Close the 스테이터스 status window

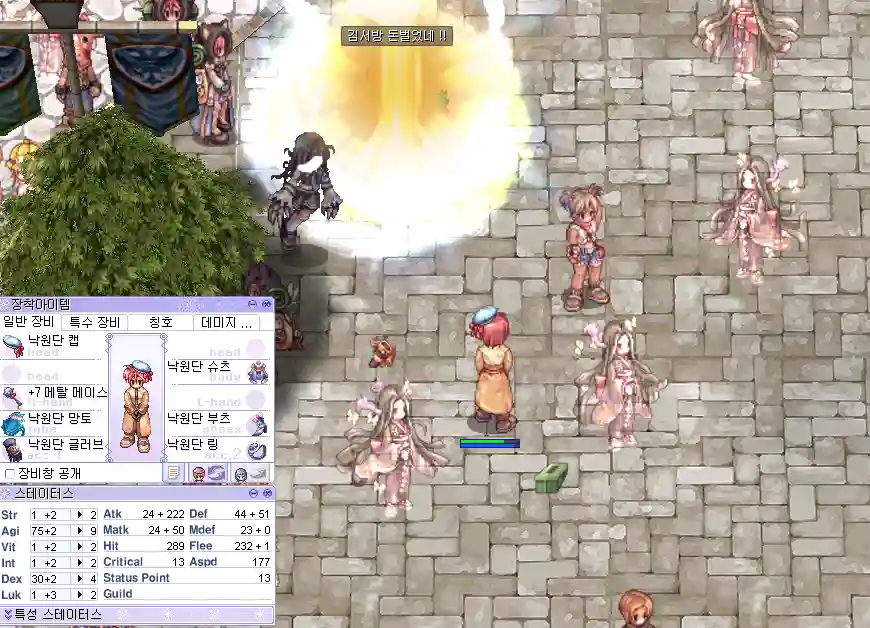point(267,494)
